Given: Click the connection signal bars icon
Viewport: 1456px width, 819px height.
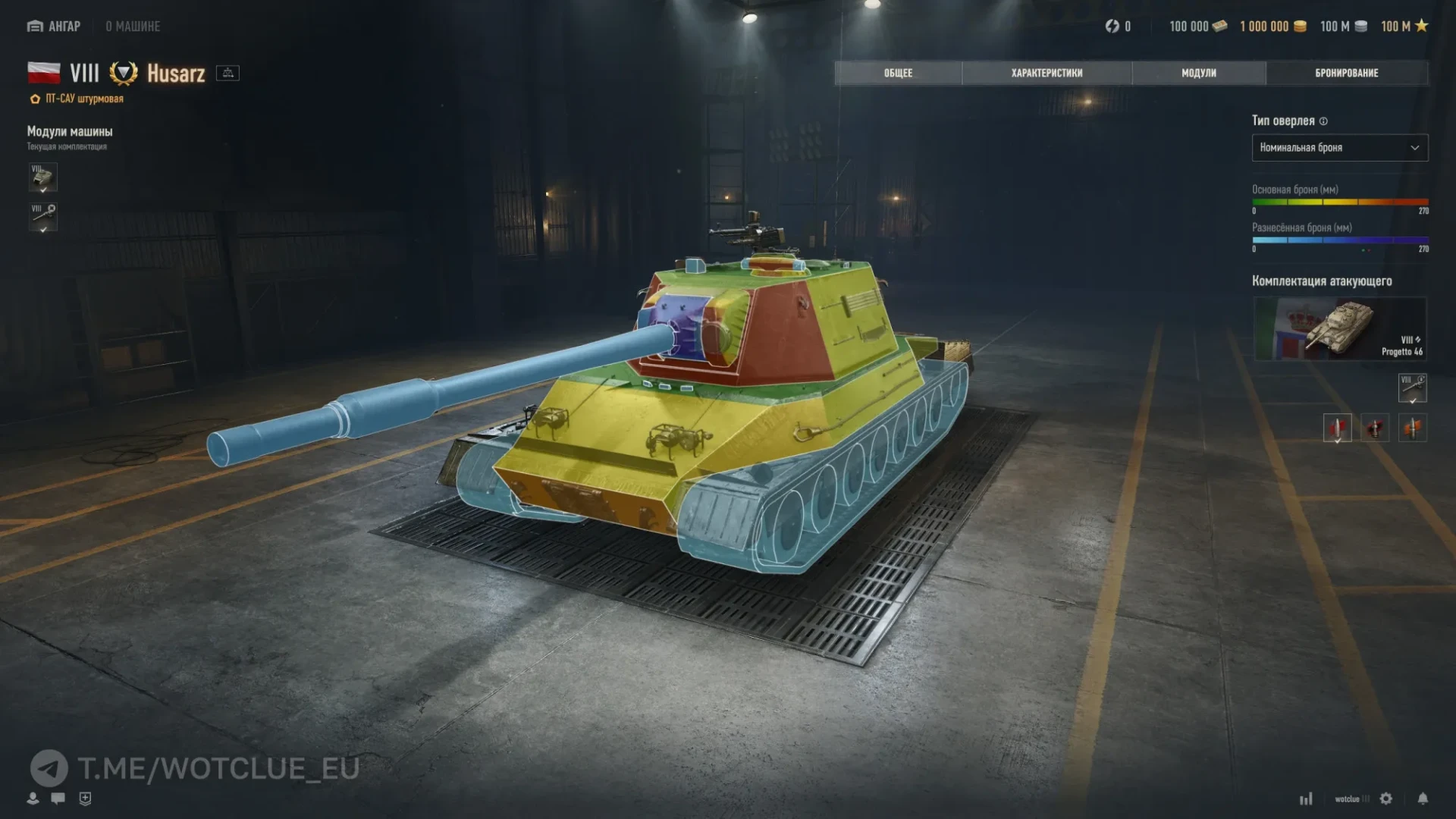Looking at the screenshot, I should click(x=1306, y=799).
